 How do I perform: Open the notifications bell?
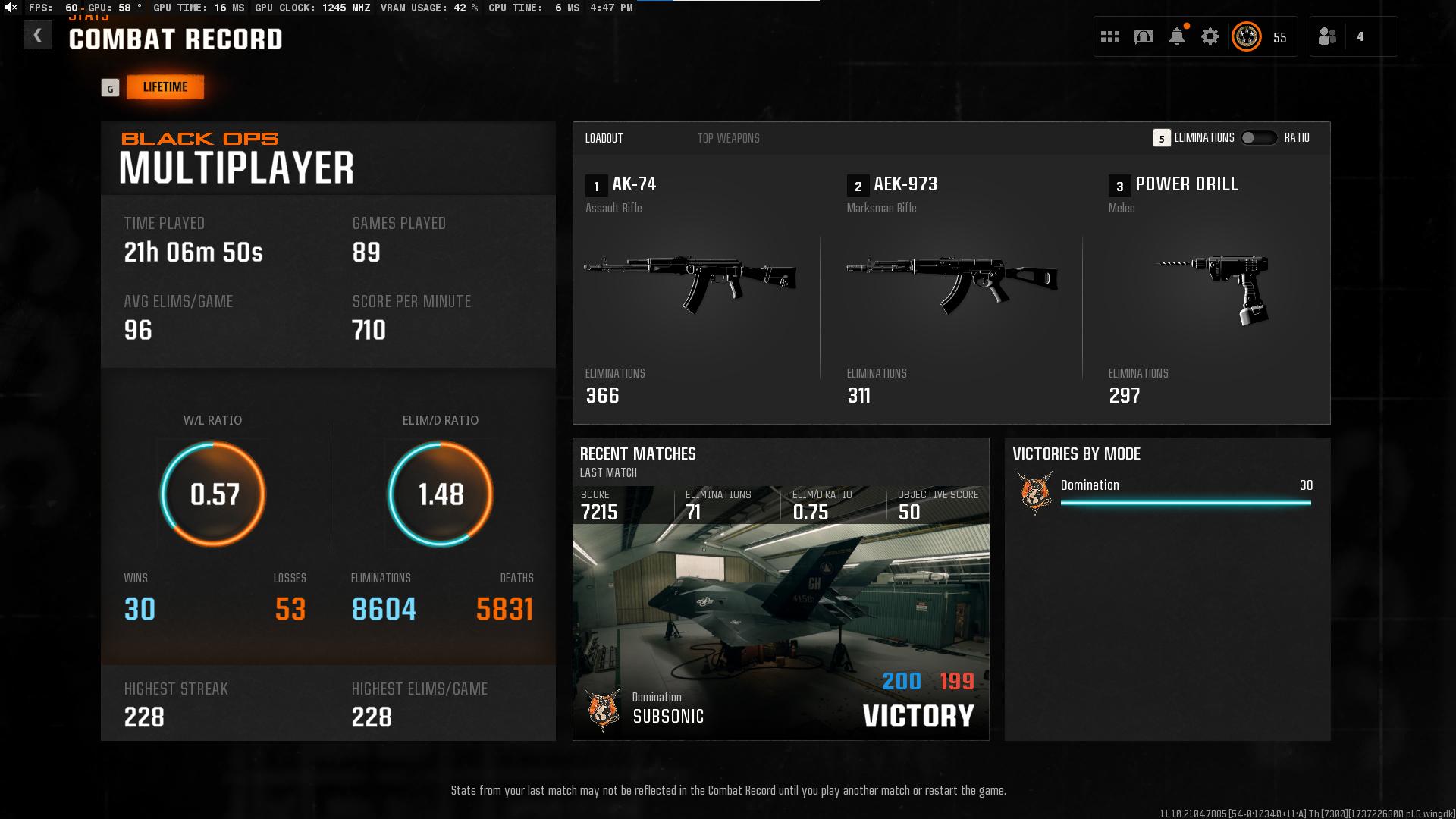pyautogui.click(x=1177, y=36)
